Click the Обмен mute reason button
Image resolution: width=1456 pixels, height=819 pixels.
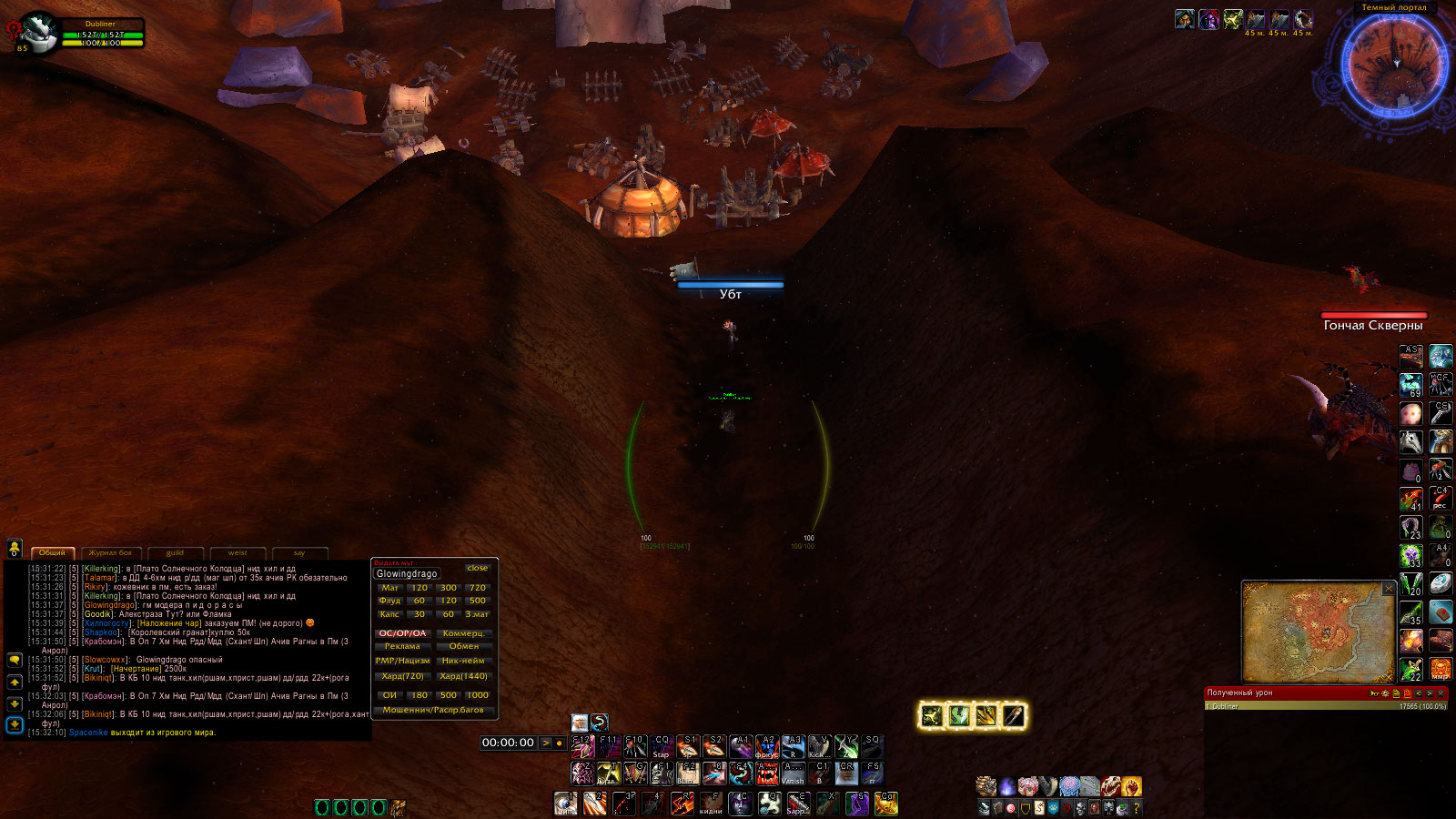click(464, 646)
